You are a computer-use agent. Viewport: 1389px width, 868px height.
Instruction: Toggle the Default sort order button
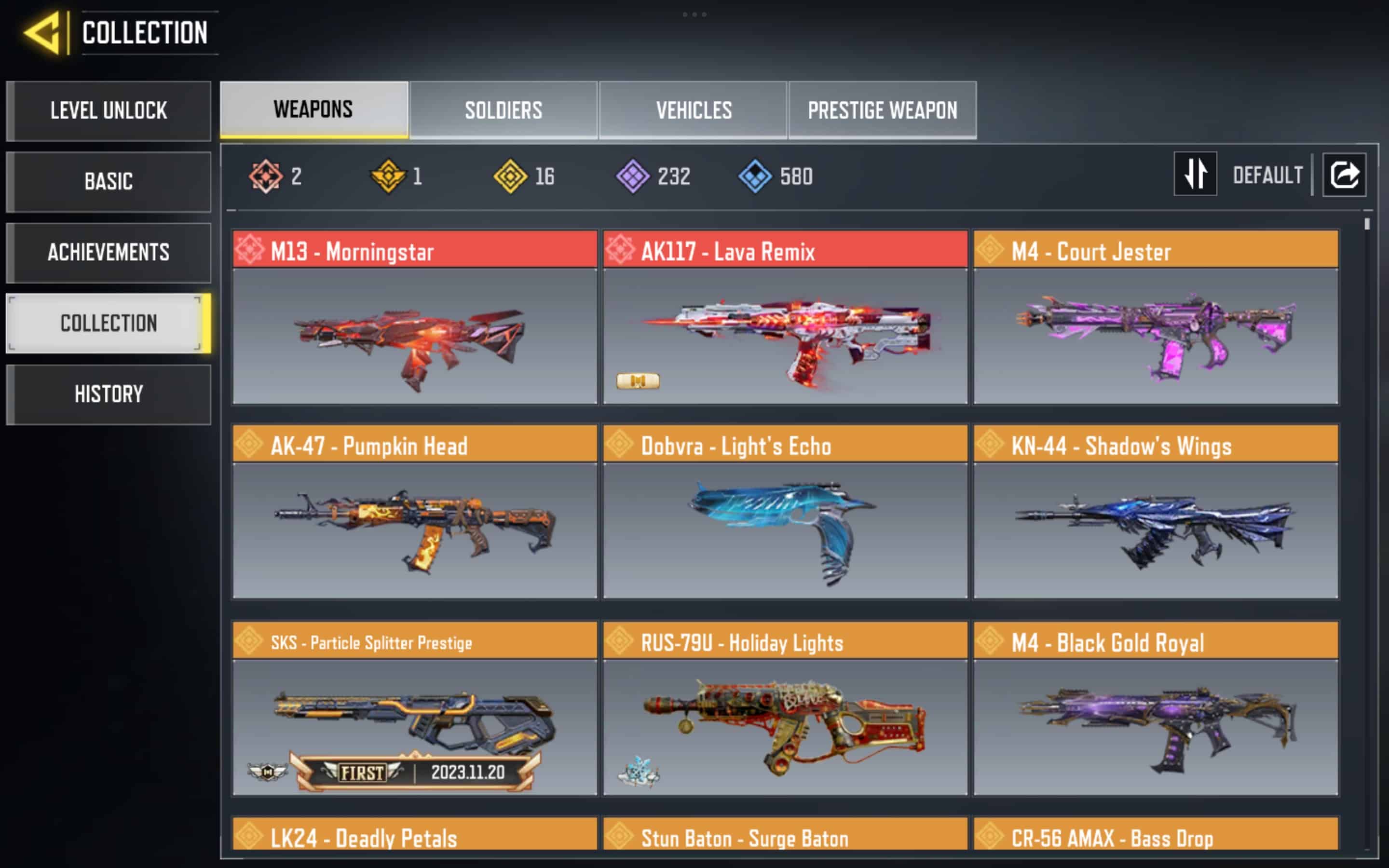click(x=1196, y=175)
